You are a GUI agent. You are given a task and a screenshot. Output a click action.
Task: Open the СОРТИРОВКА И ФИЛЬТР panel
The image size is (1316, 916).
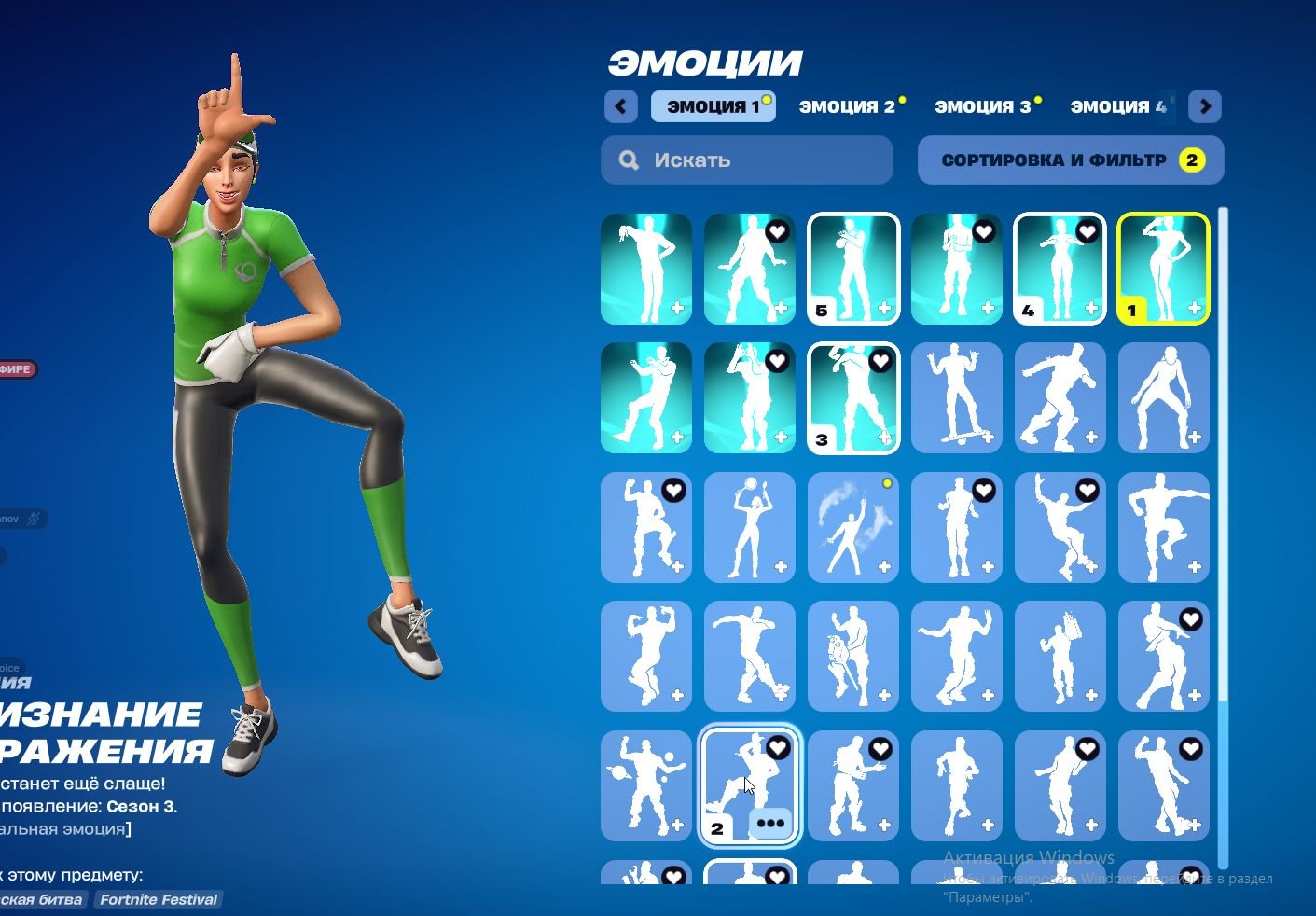(1070, 160)
